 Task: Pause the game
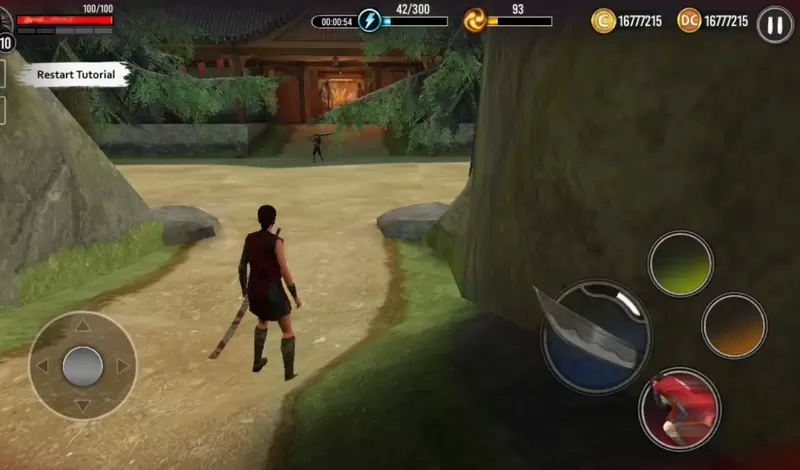[x=775, y=24]
